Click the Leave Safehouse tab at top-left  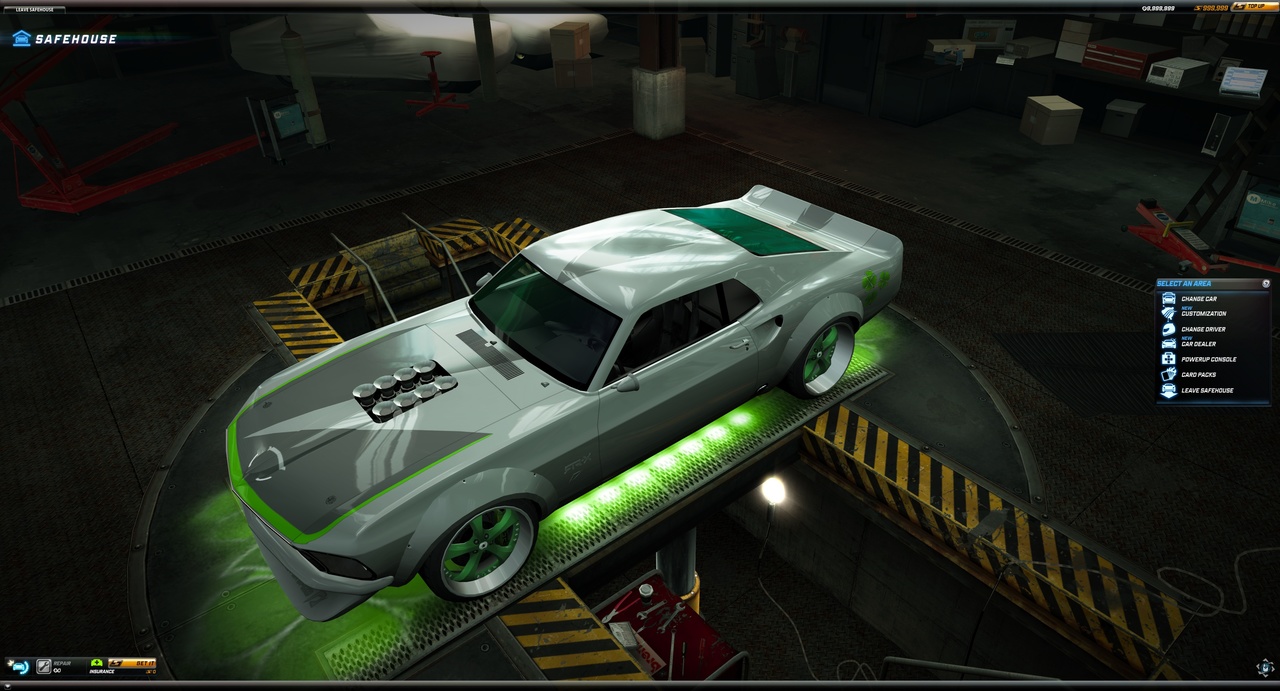pos(34,9)
